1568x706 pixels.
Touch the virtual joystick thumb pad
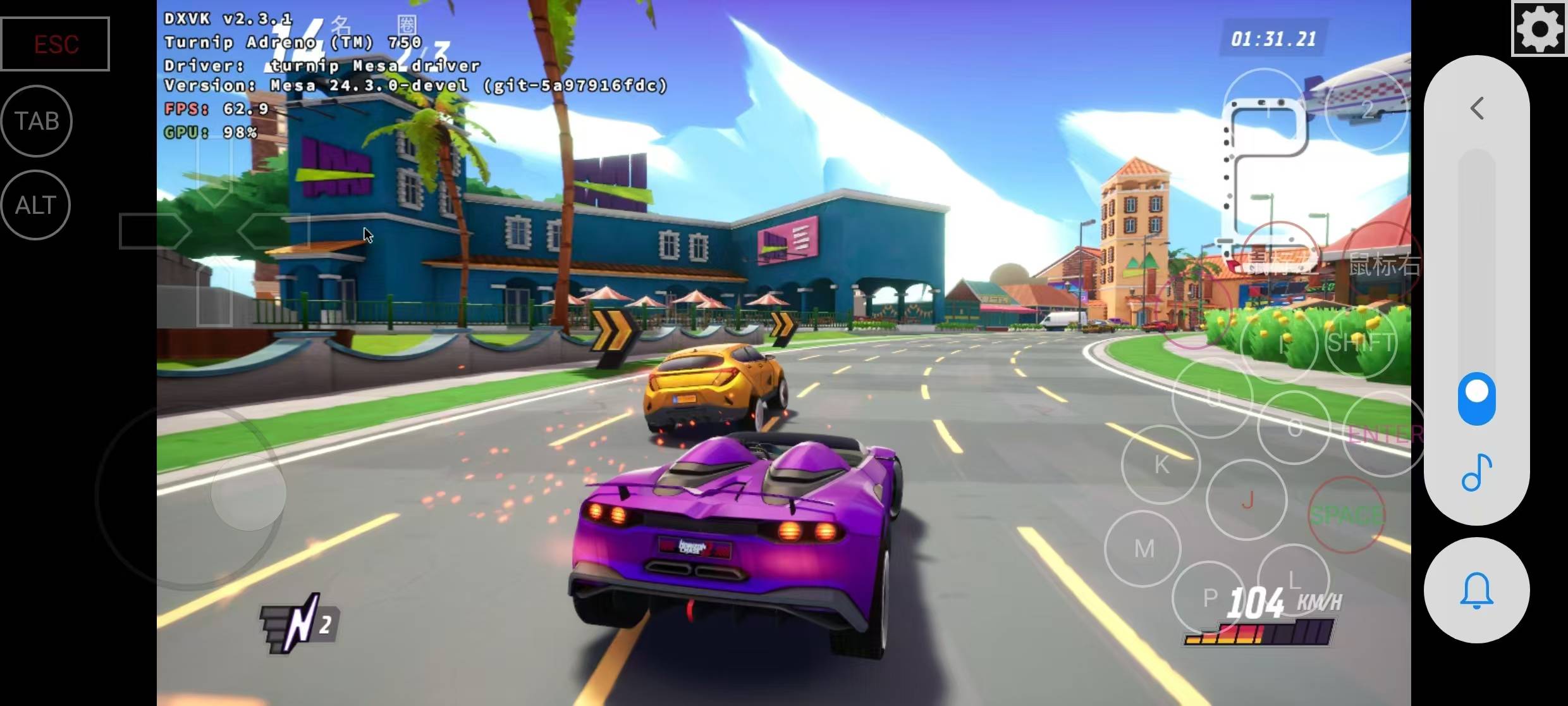coord(248,492)
